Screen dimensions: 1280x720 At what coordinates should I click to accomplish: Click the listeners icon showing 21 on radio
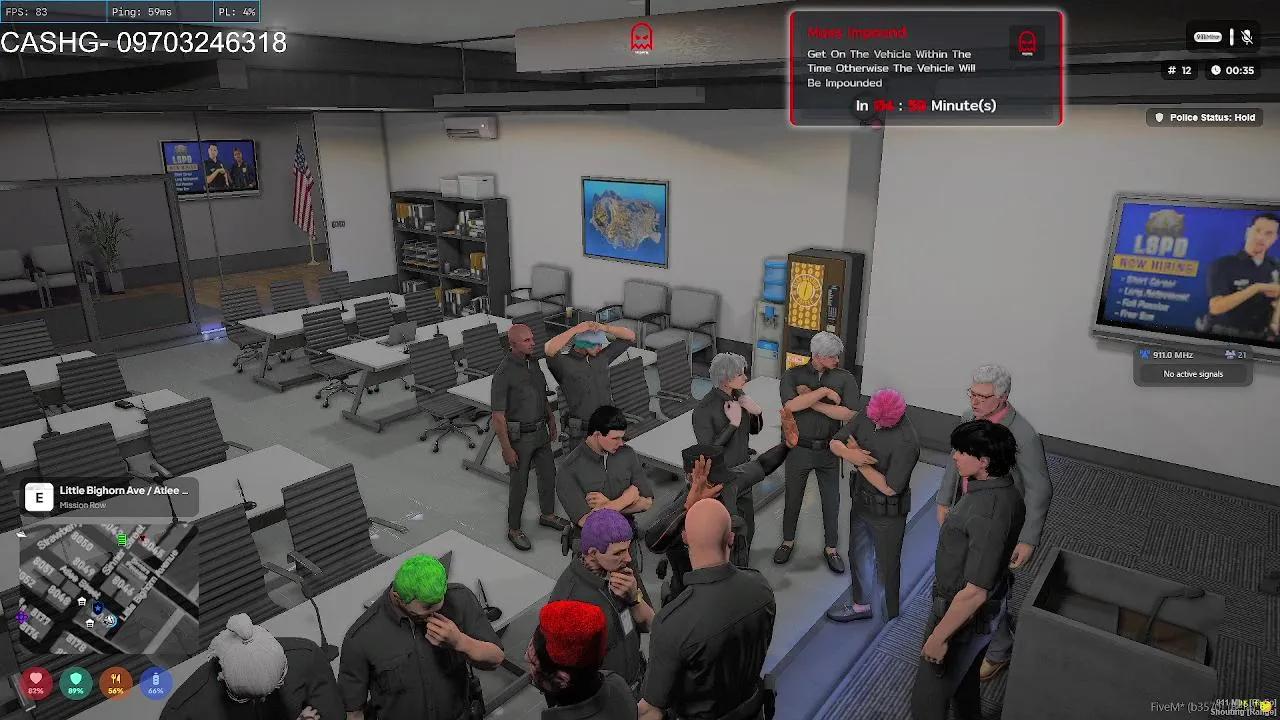[x=1231, y=354]
